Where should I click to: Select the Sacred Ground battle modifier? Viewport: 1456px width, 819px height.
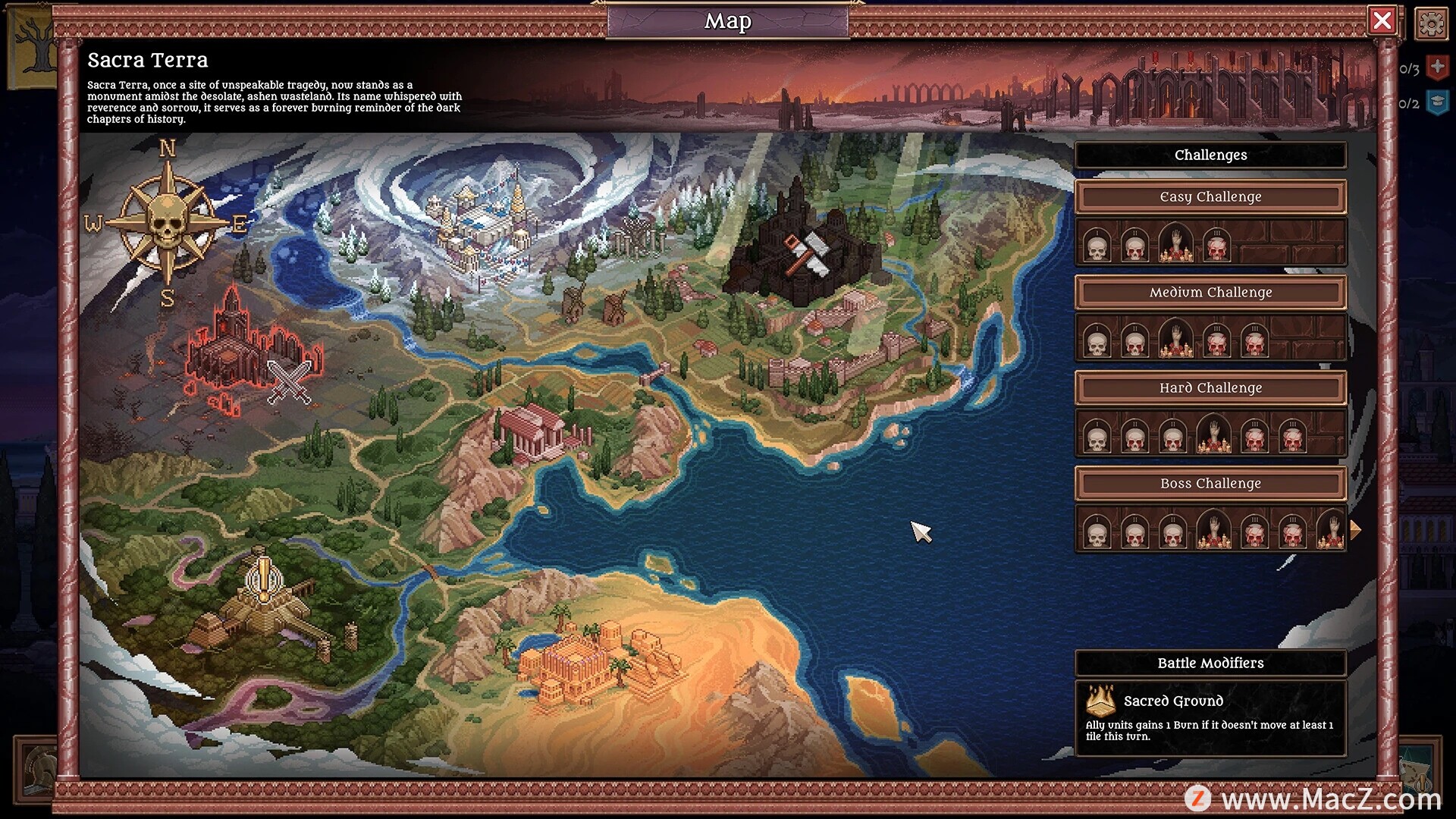[x=1210, y=717]
